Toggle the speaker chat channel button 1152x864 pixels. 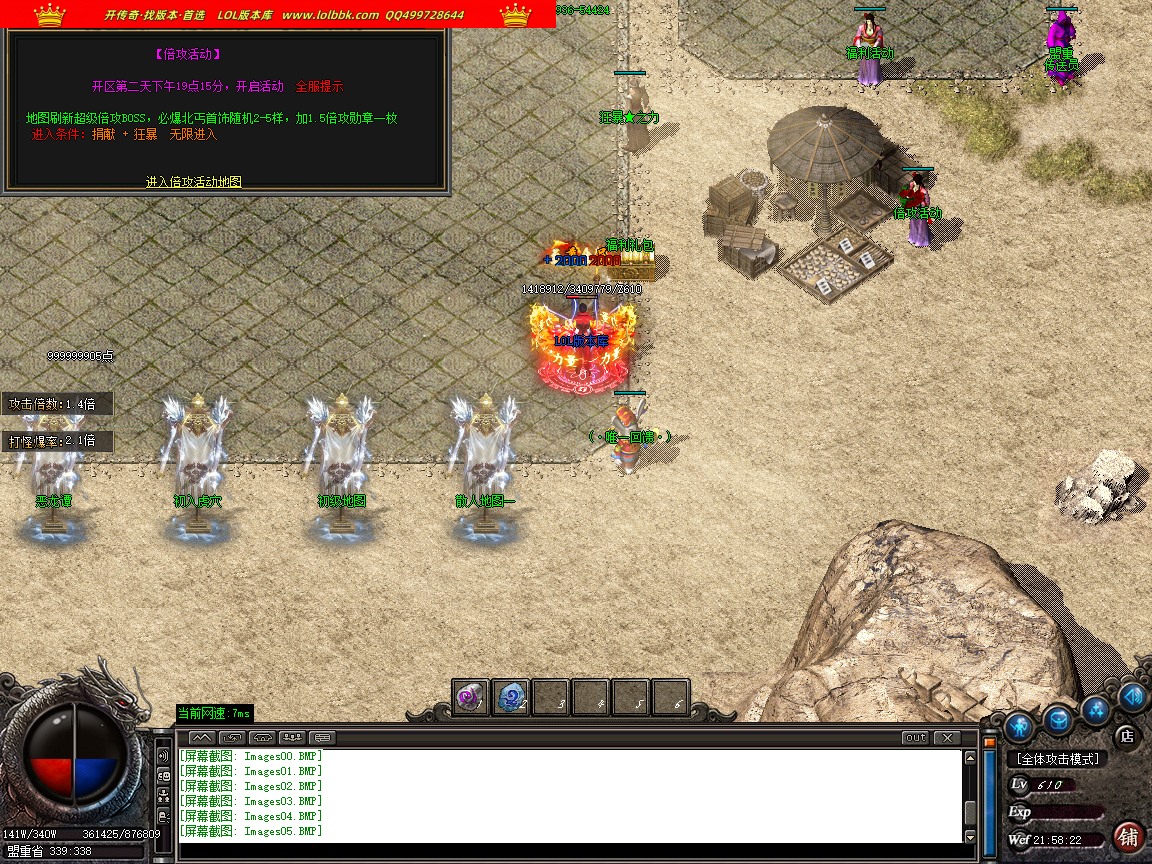163,755
